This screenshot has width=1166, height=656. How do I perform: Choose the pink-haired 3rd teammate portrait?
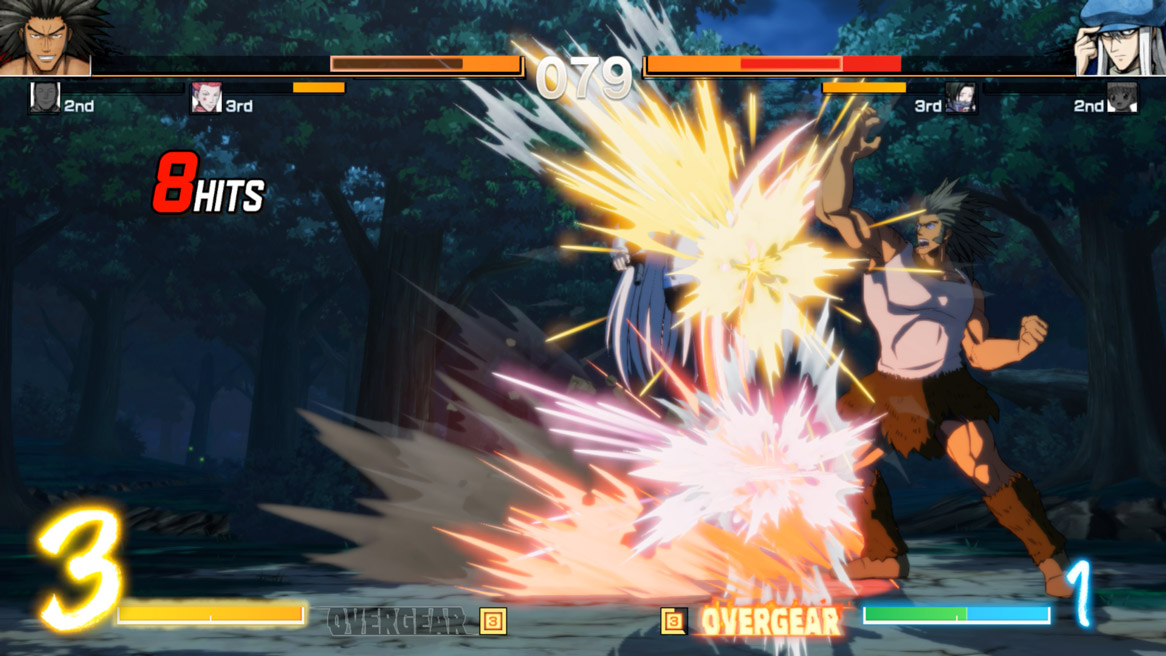point(206,98)
